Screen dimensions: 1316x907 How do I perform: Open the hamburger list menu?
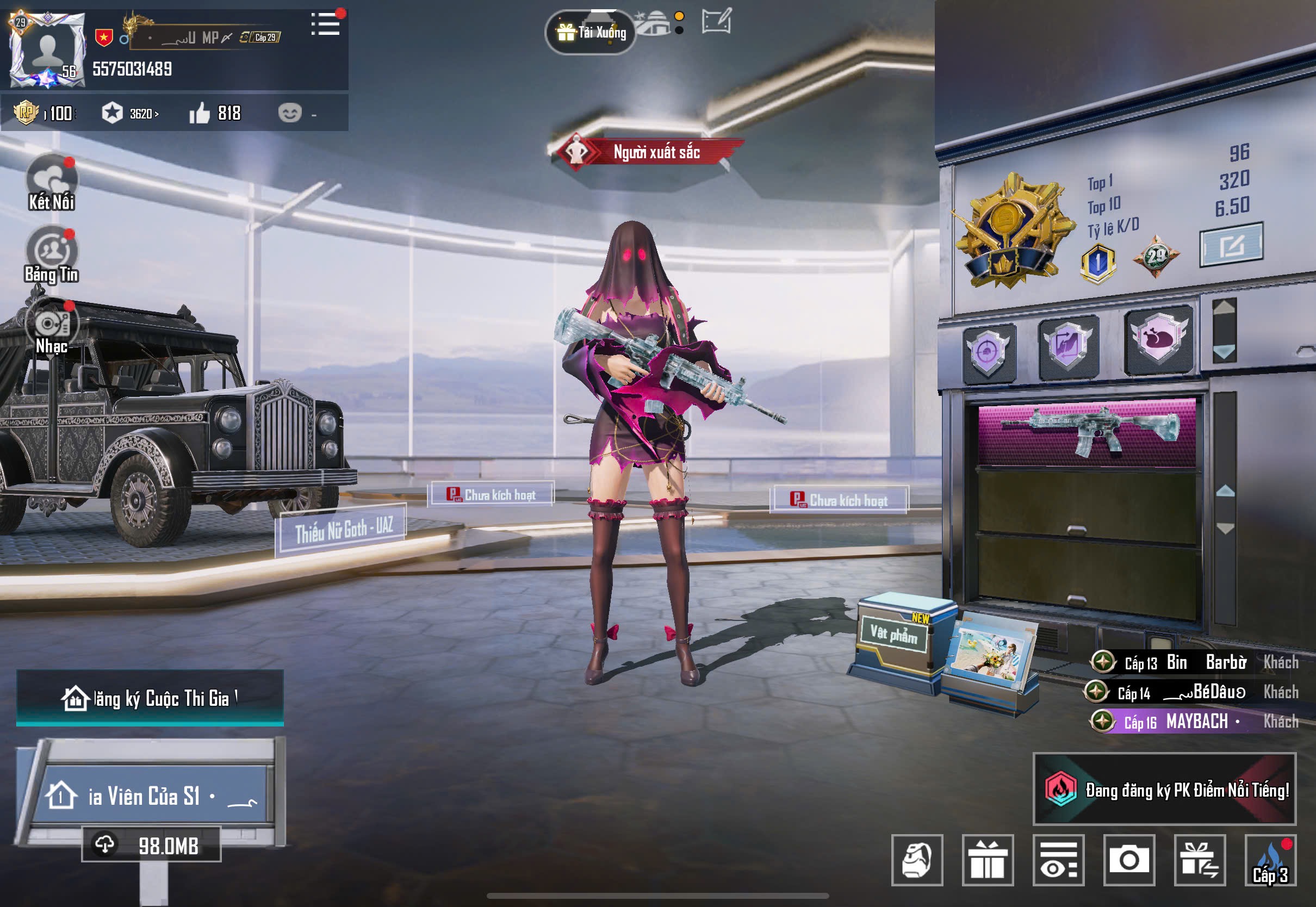(326, 25)
